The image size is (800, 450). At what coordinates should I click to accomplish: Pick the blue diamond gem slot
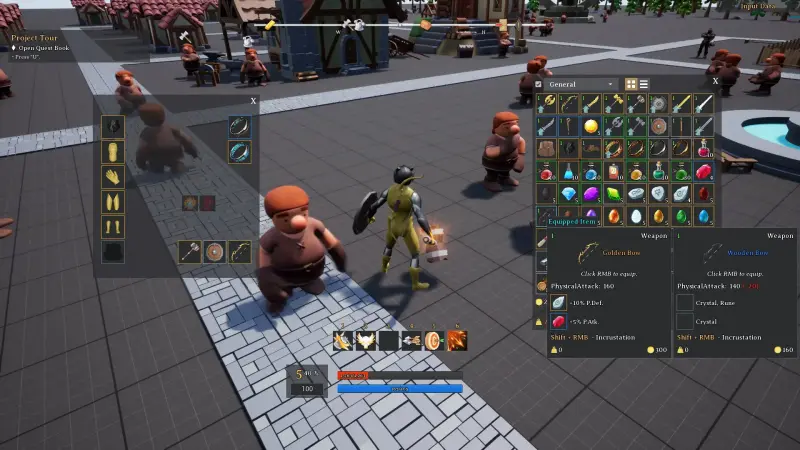tap(569, 193)
